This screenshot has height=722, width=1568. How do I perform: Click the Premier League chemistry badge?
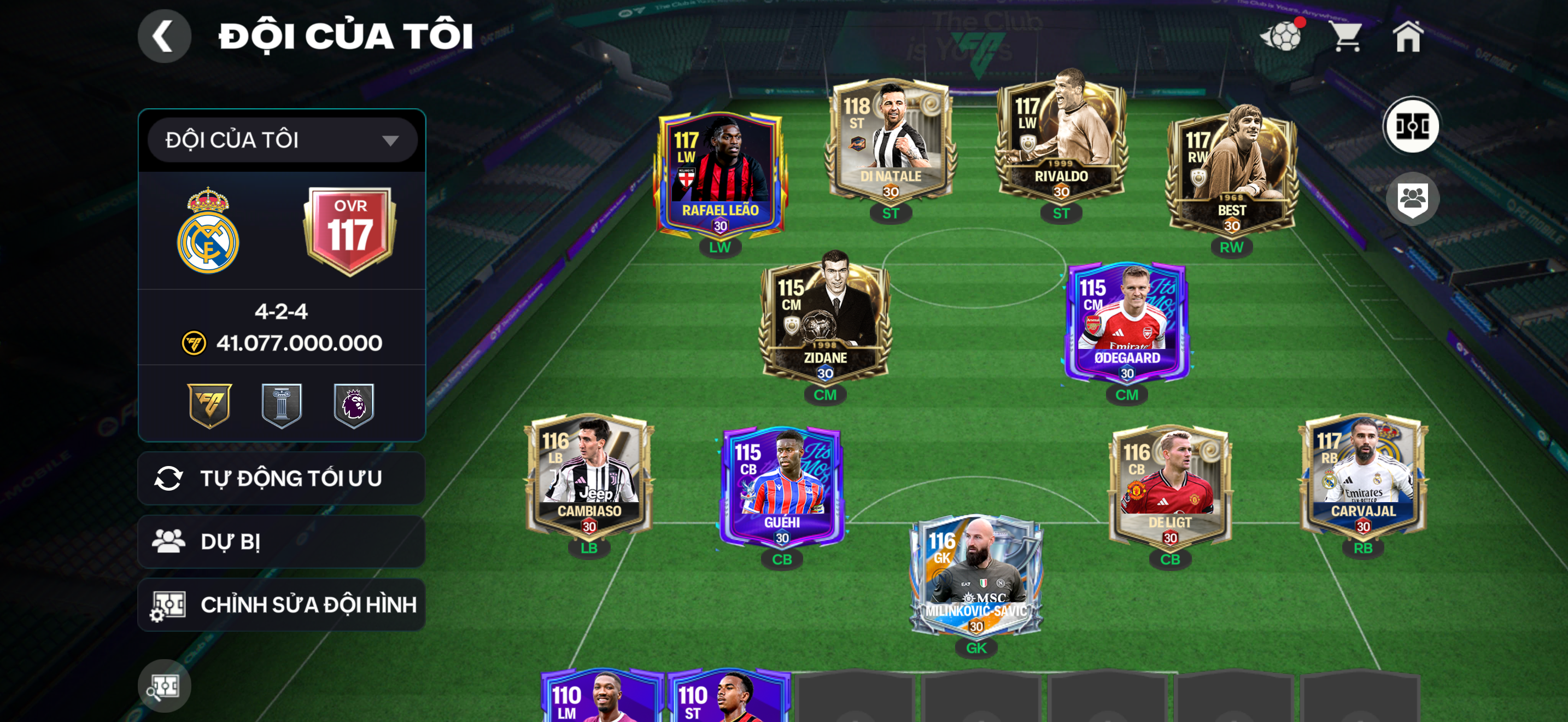tap(356, 405)
